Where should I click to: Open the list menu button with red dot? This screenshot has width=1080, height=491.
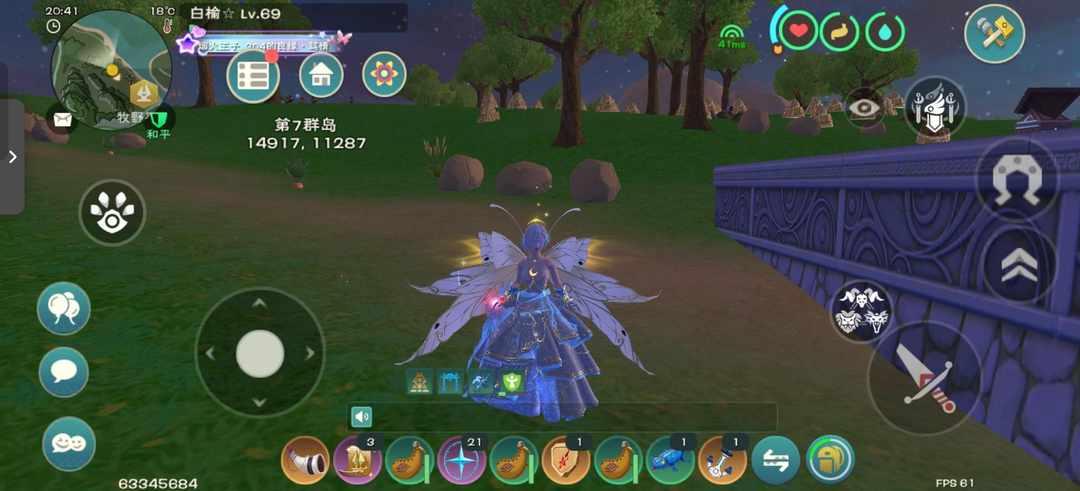pos(252,76)
